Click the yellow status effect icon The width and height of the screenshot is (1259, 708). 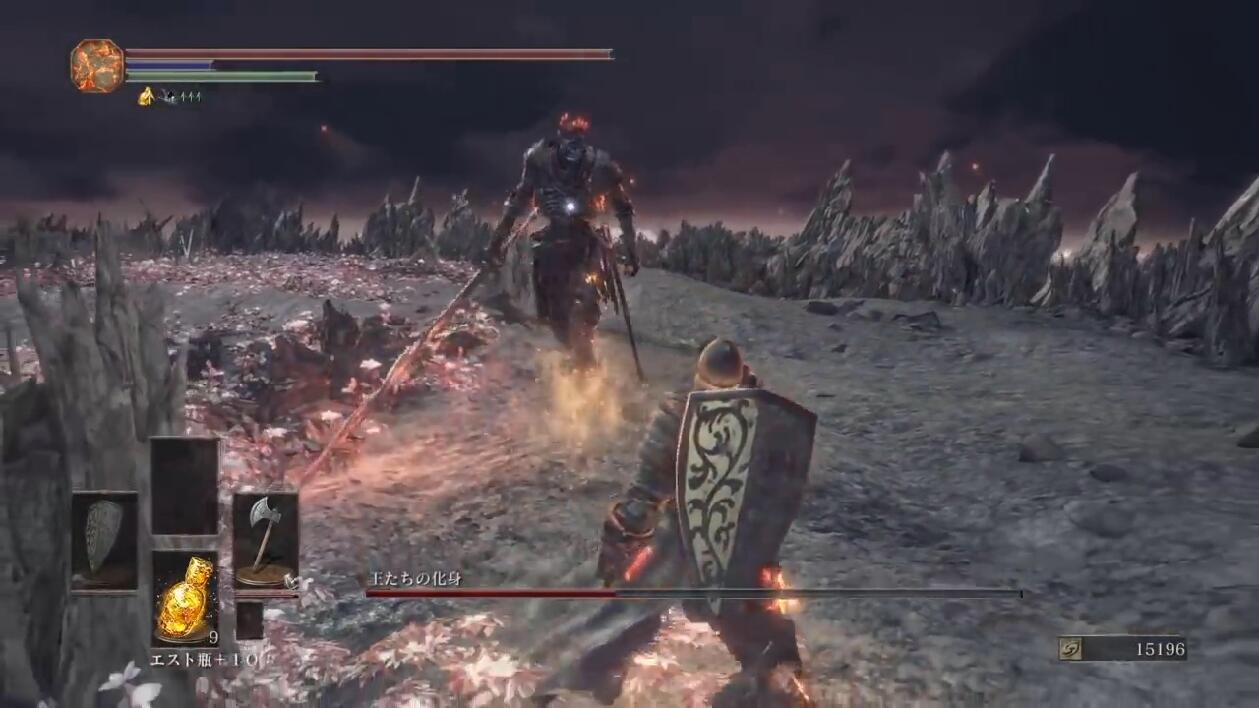146,96
